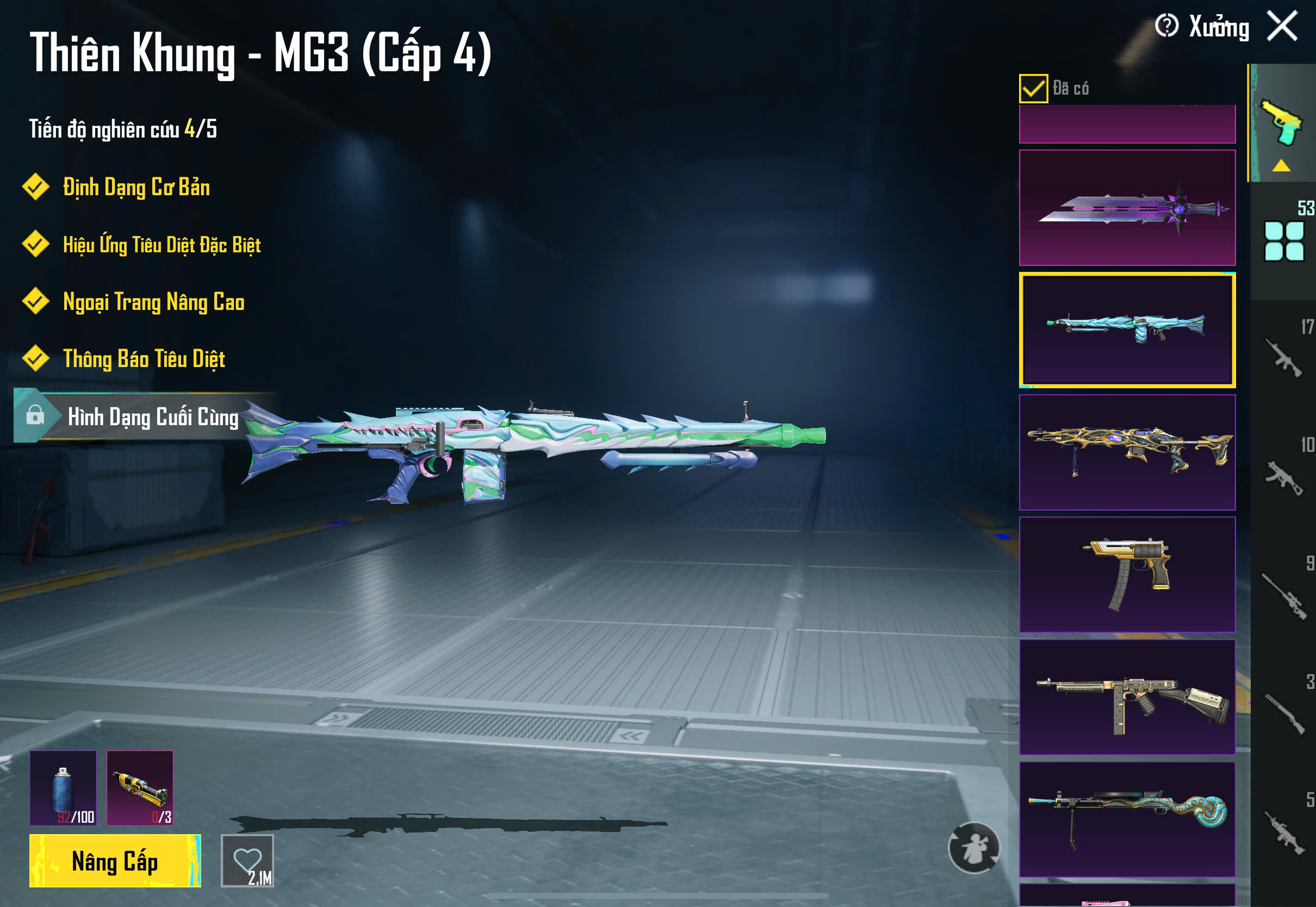1316x907 pixels.
Task: Pick the gold submachine pistol skin thumbnail
Action: tap(1127, 574)
